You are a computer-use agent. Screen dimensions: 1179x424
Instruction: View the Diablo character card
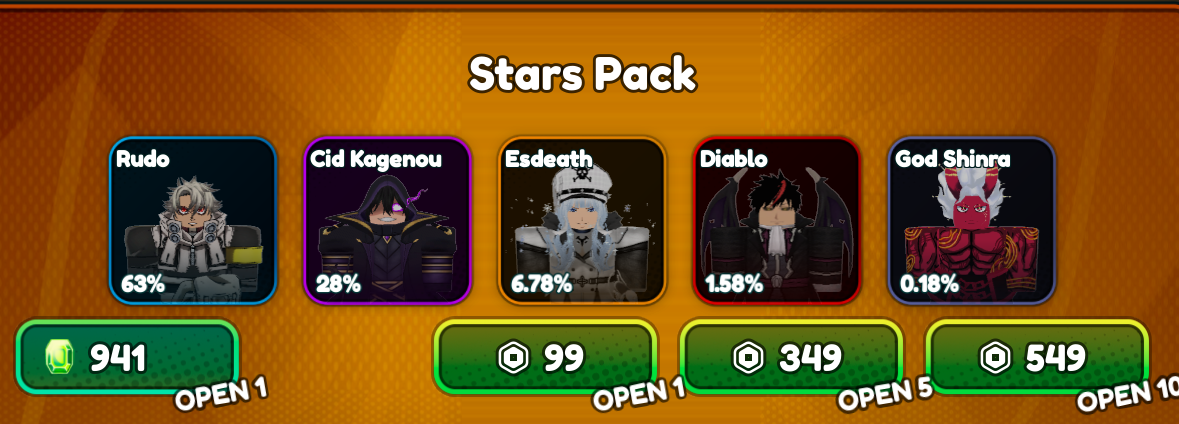(x=777, y=220)
